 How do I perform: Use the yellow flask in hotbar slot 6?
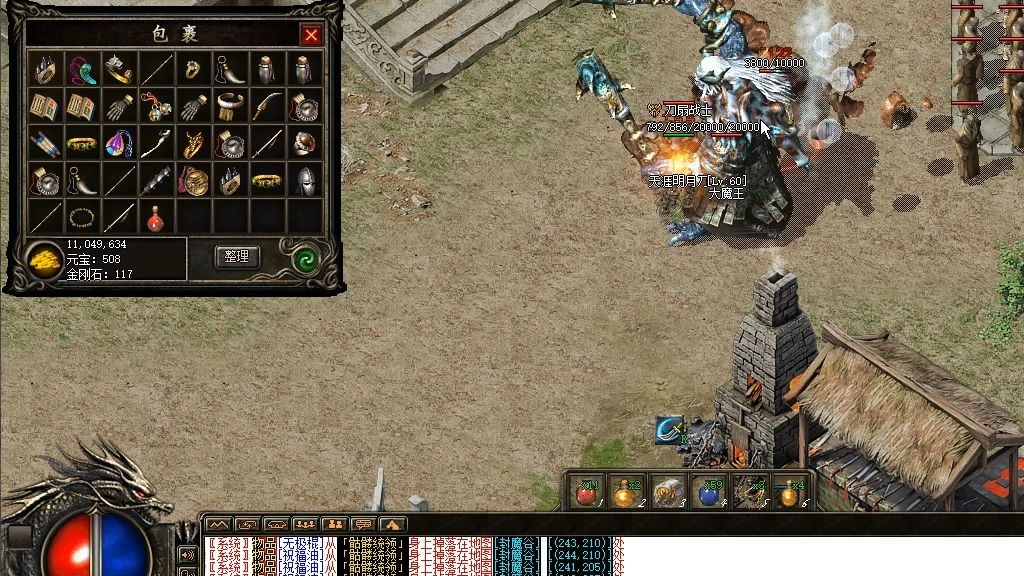point(791,492)
